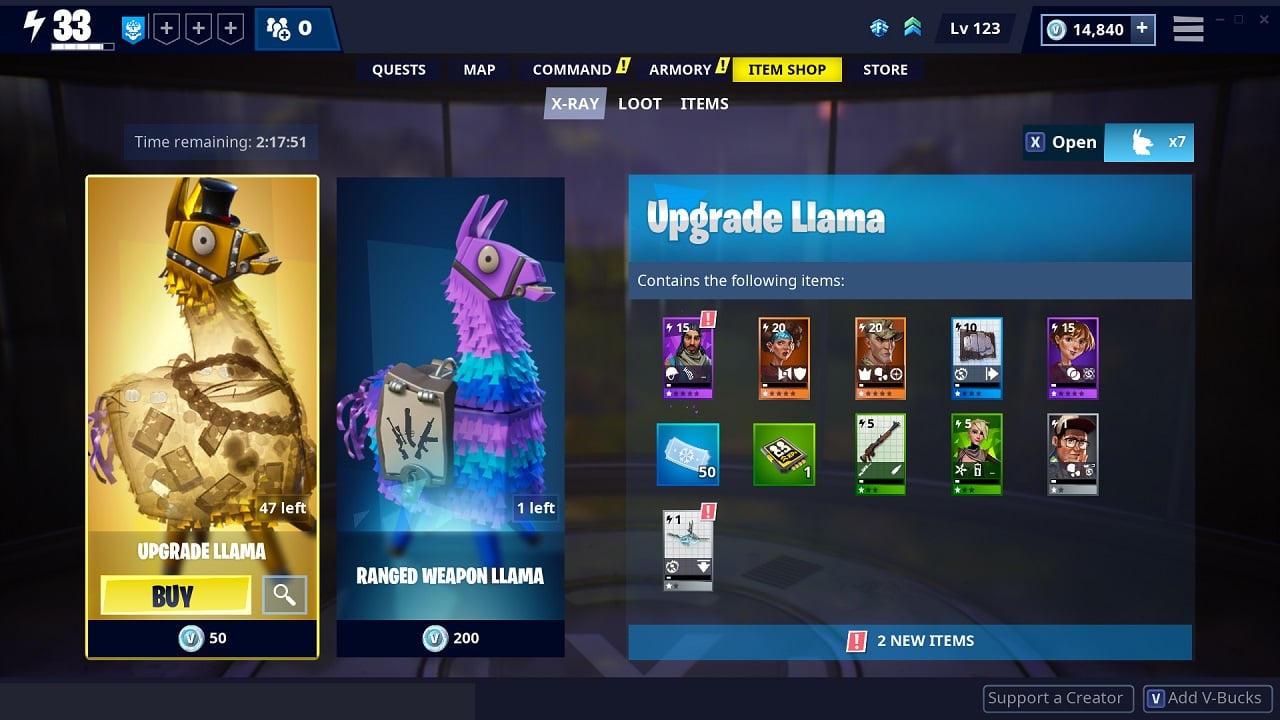Expand an empty squad slot with plus sign
1280x720 pixels.
tap(165, 28)
